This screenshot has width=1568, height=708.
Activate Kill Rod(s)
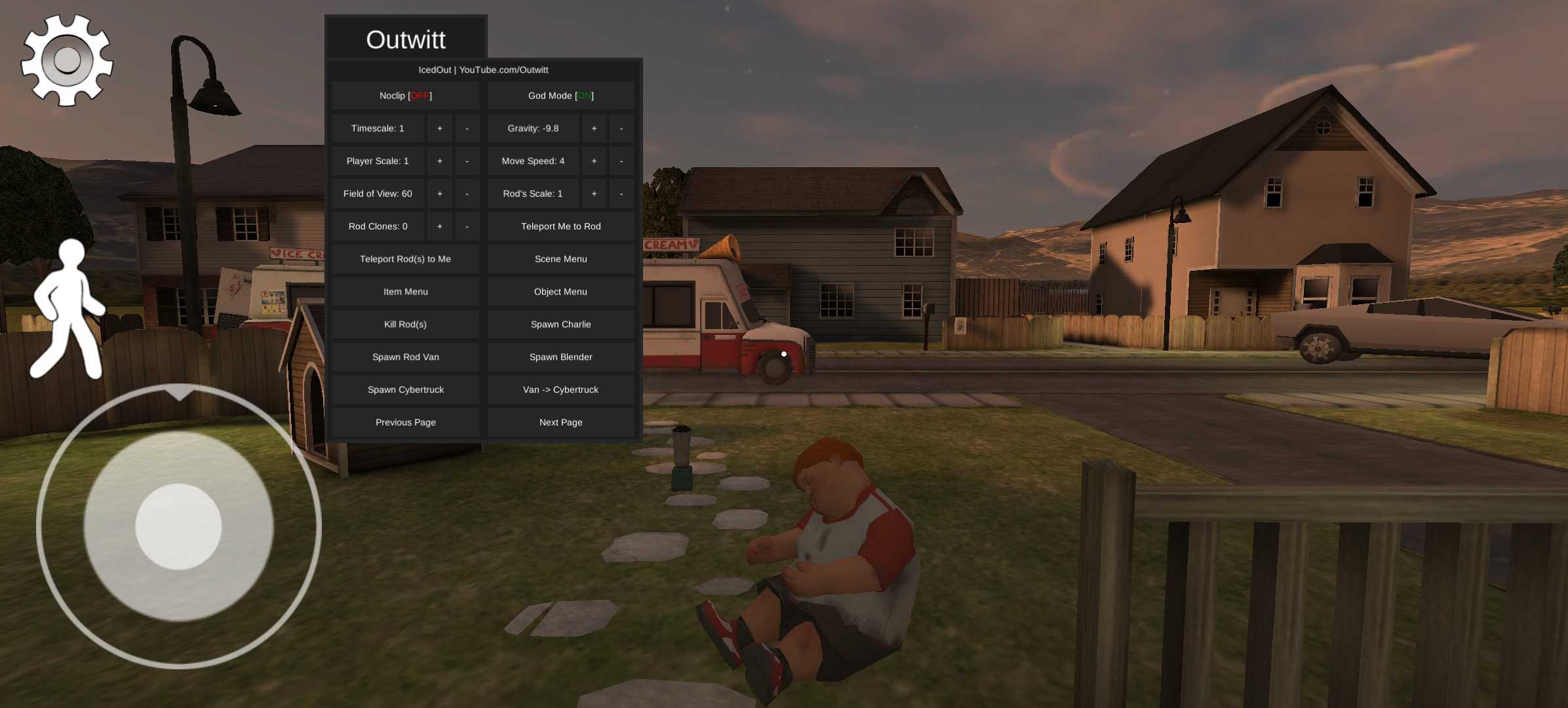point(405,324)
